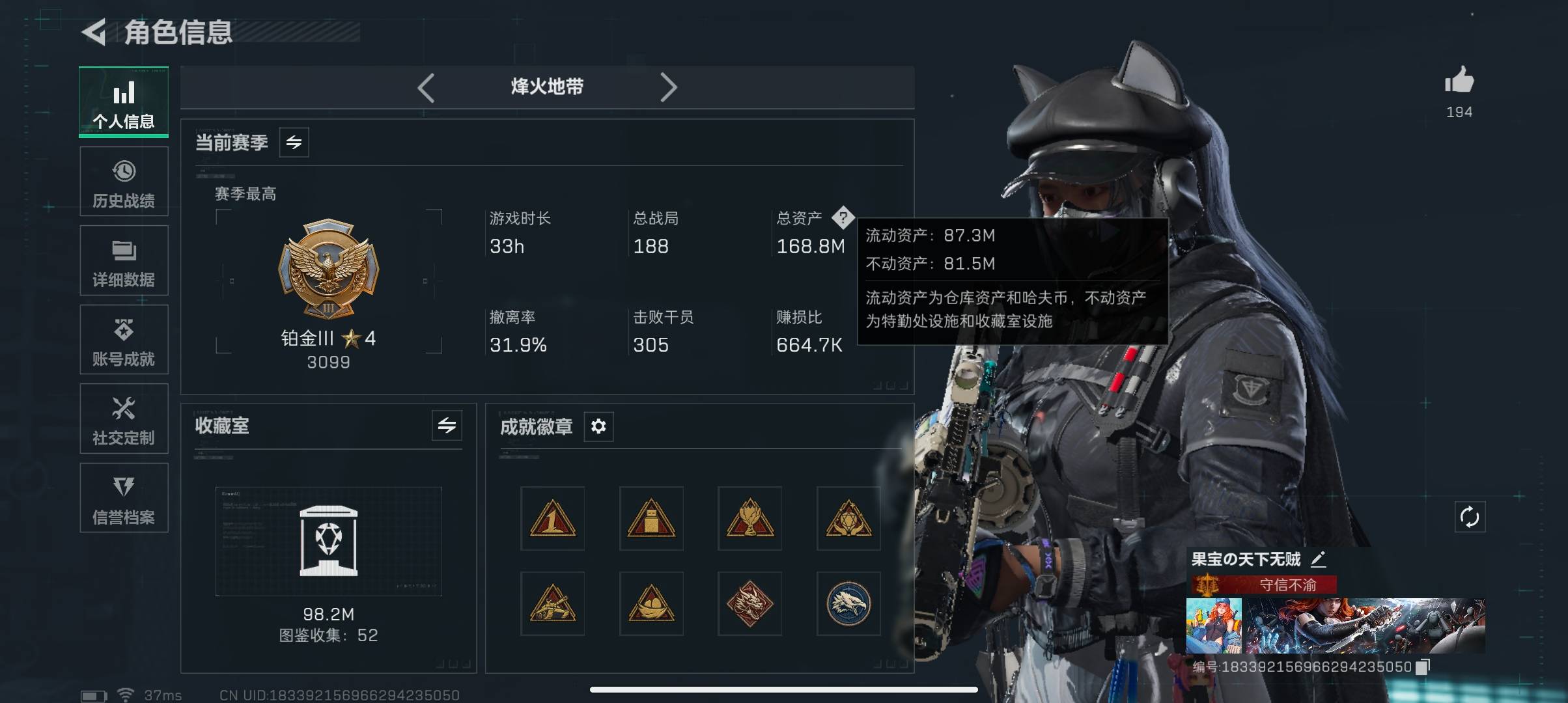
Task: View the 信誉档案 tab
Action: [x=124, y=498]
